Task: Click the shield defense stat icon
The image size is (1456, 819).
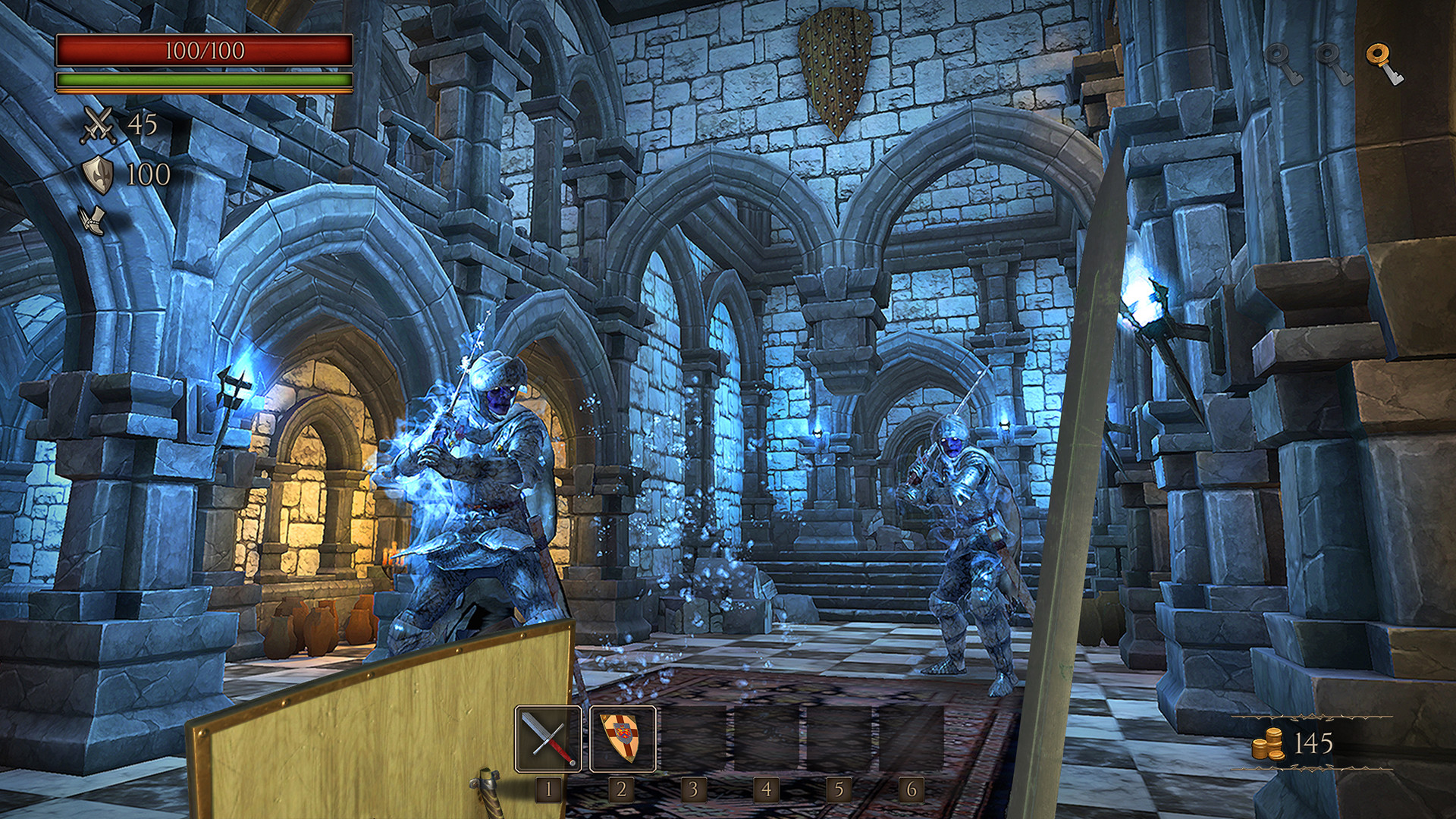Action: 99,173
